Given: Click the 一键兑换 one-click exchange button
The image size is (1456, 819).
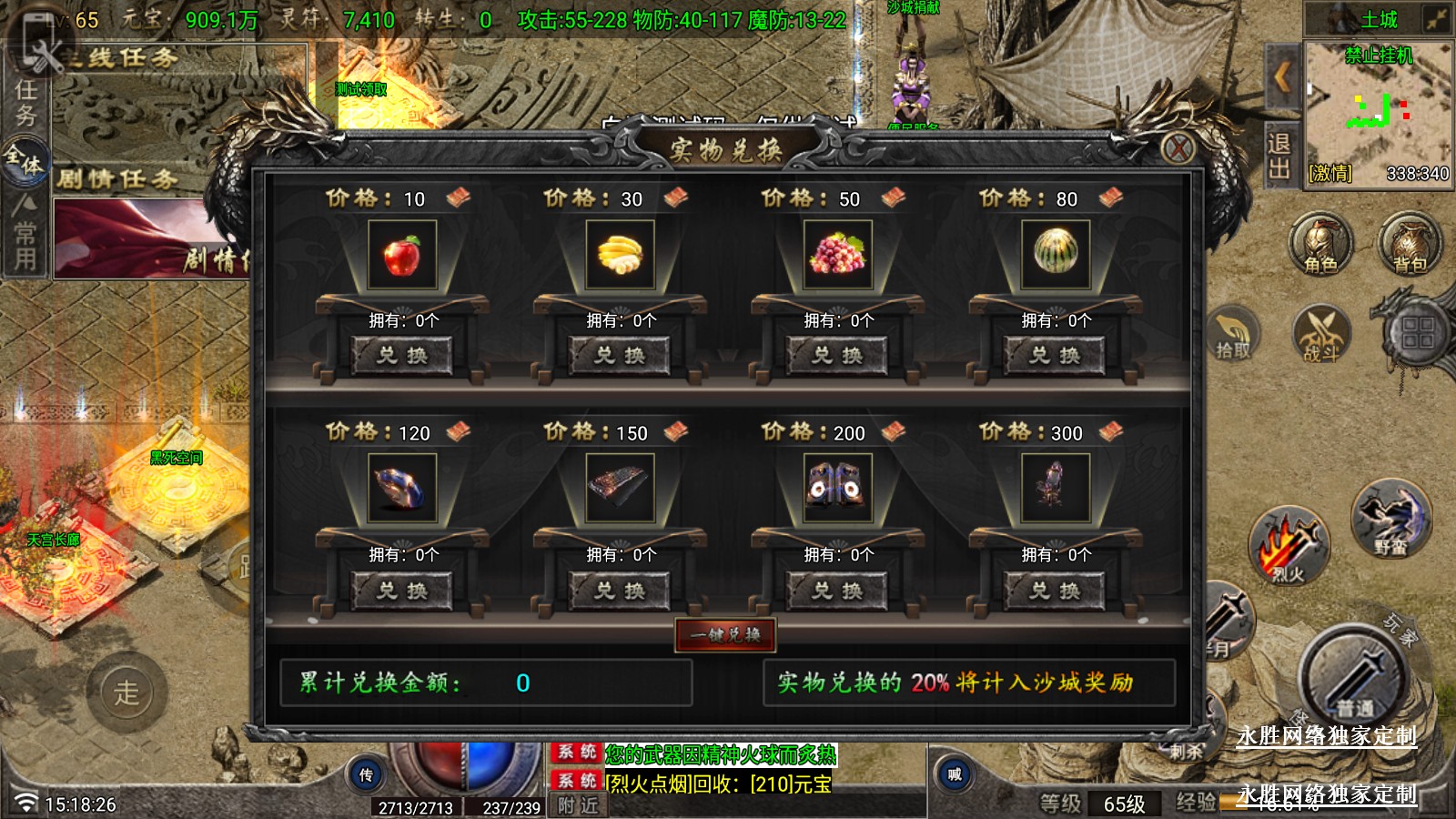Looking at the screenshot, I should point(725,634).
